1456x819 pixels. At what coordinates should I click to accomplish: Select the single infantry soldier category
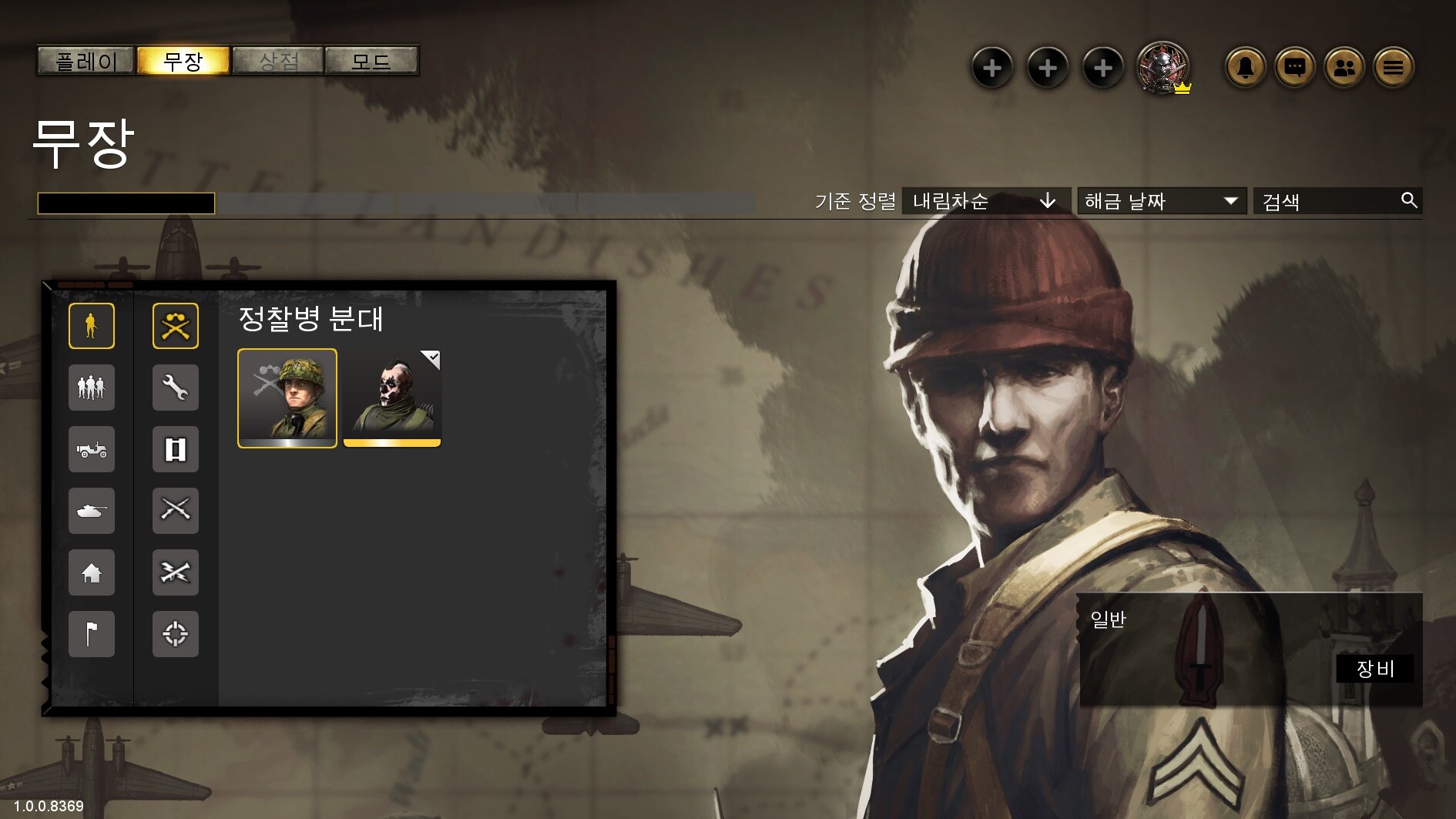click(92, 326)
